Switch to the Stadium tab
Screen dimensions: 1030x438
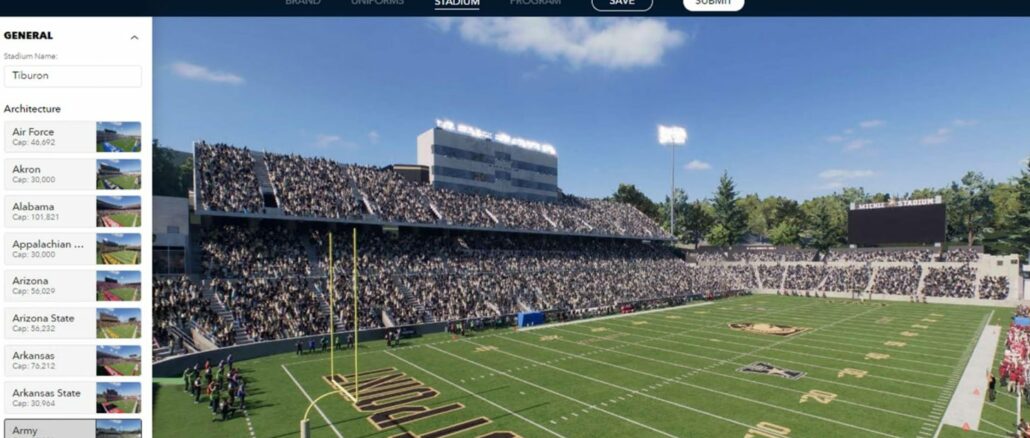[x=457, y=3]
